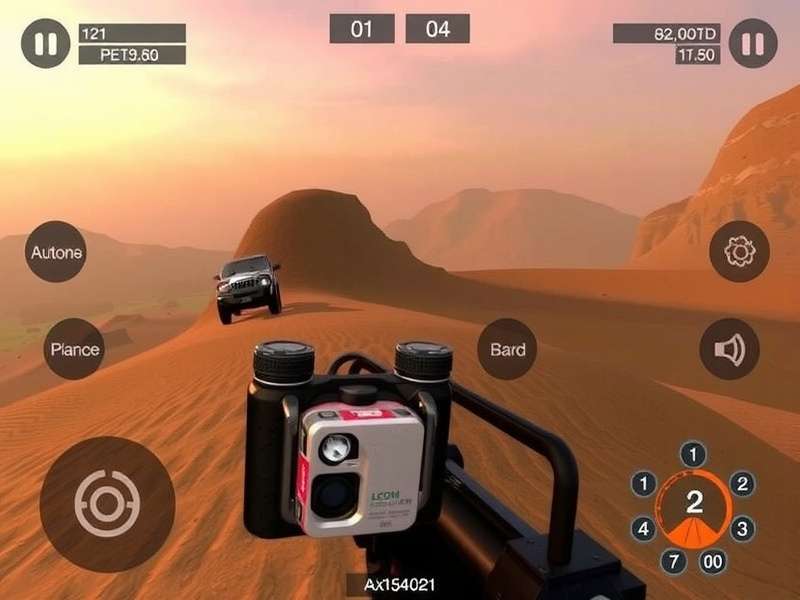Pause using the button beside PET9.60
This screenshot has width=800, height=600.
[x=46, y=44]
